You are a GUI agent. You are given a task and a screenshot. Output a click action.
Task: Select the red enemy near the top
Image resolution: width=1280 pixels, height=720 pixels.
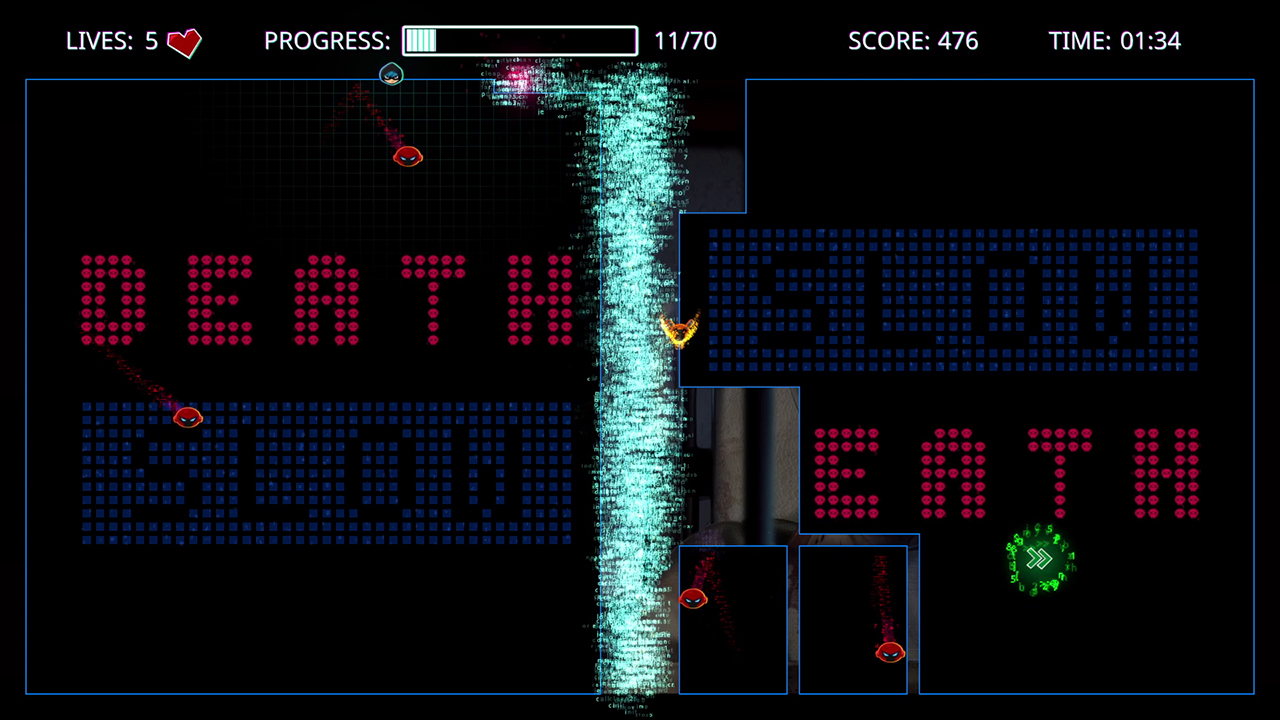[x=407, y=158]
